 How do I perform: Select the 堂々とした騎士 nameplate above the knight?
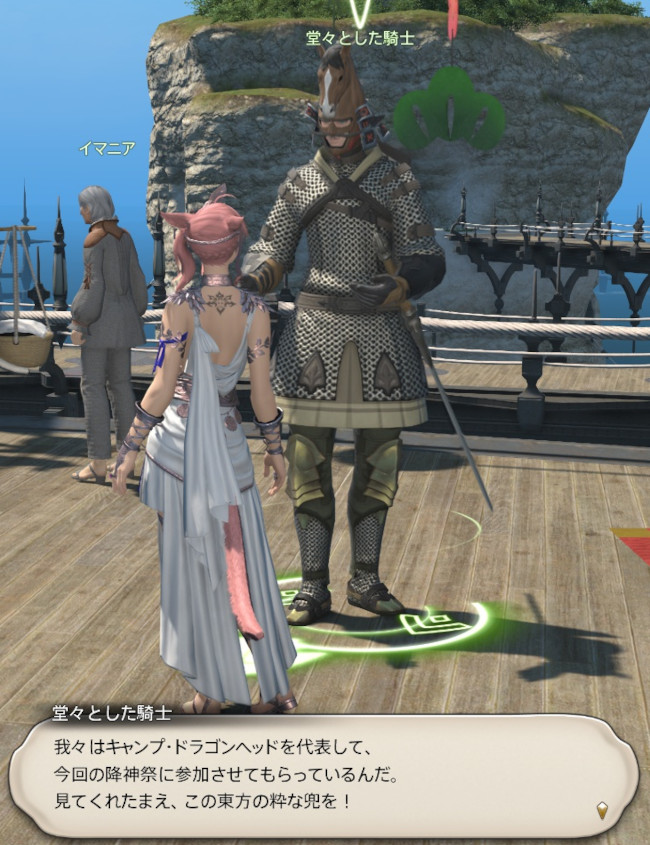coord(359,38)
